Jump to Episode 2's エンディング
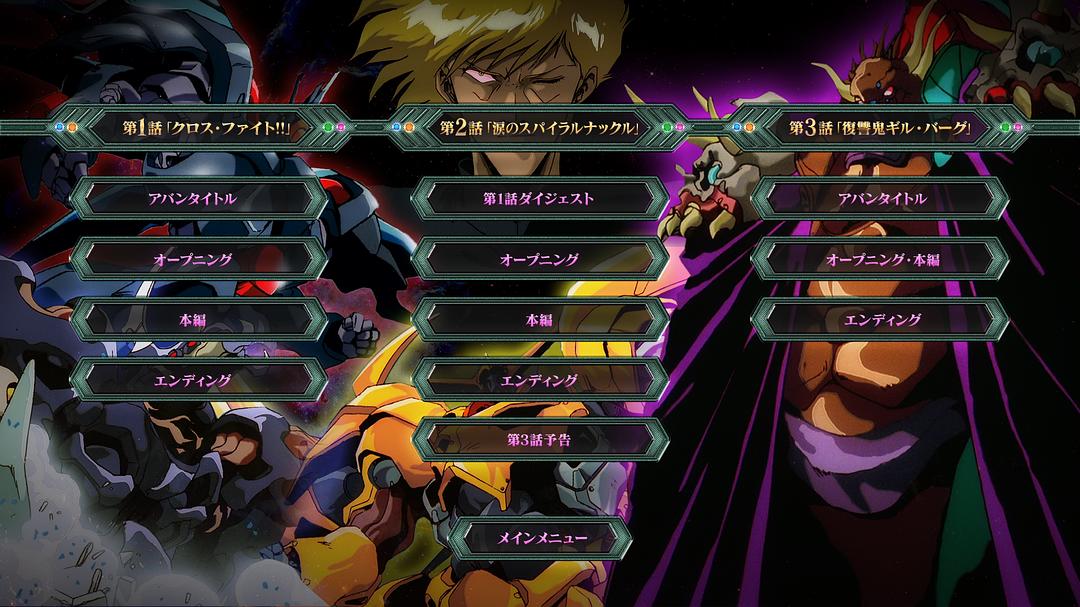 pos(539,380)
